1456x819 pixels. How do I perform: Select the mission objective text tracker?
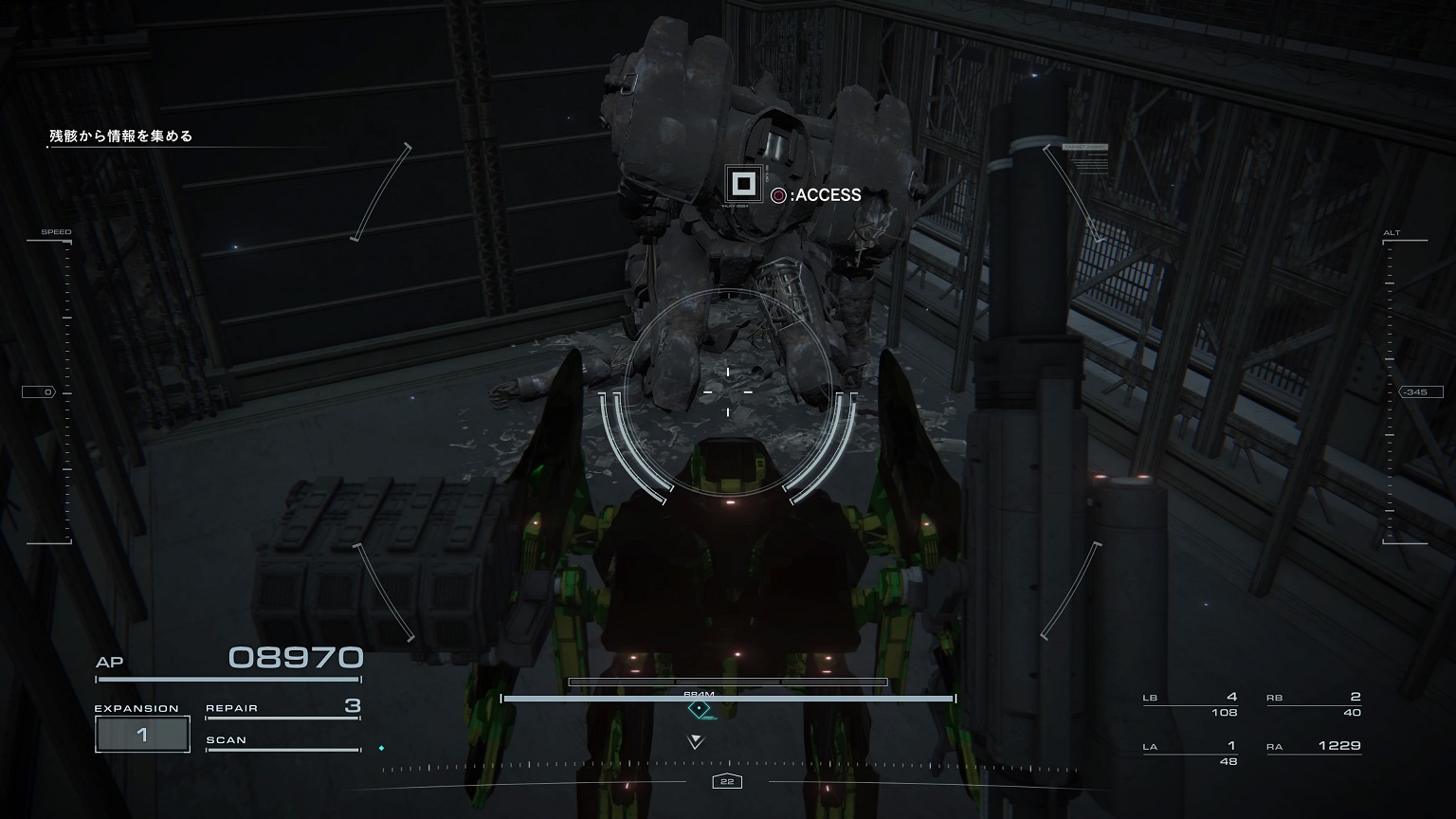(121, 136)
